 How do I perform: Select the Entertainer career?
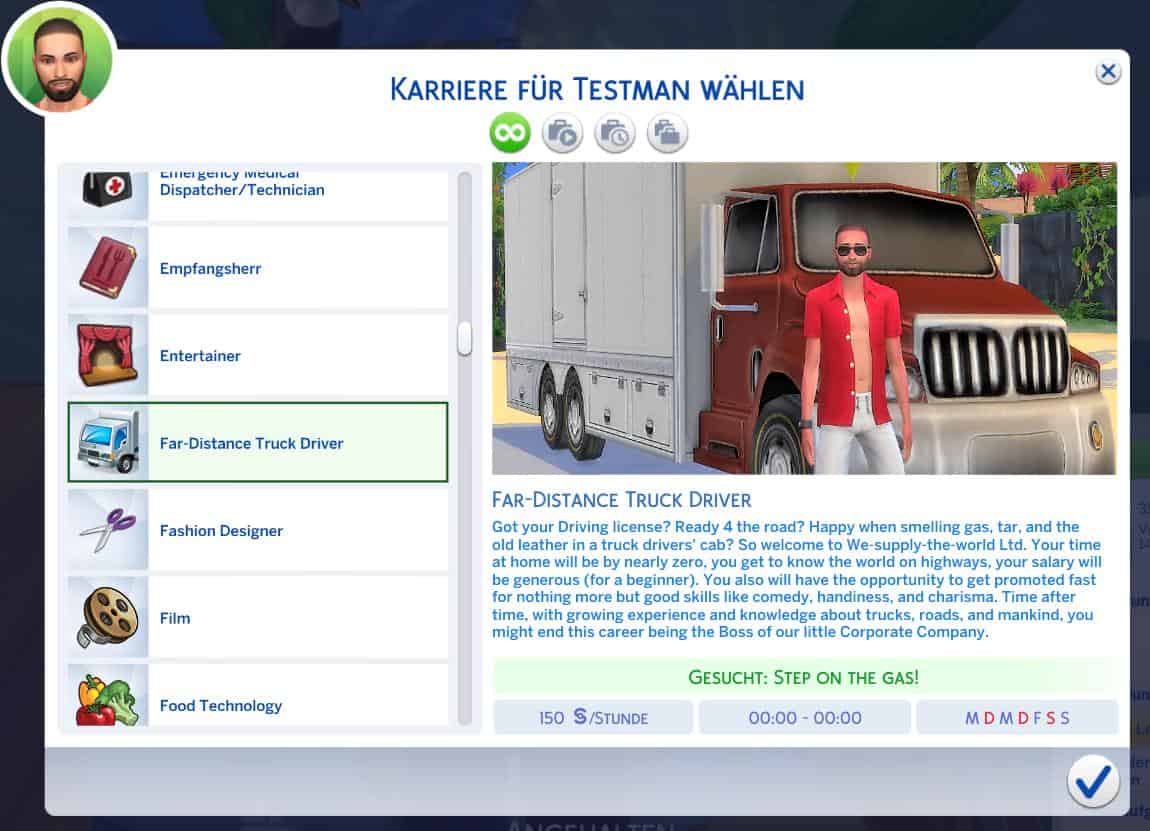coord(257,356)
